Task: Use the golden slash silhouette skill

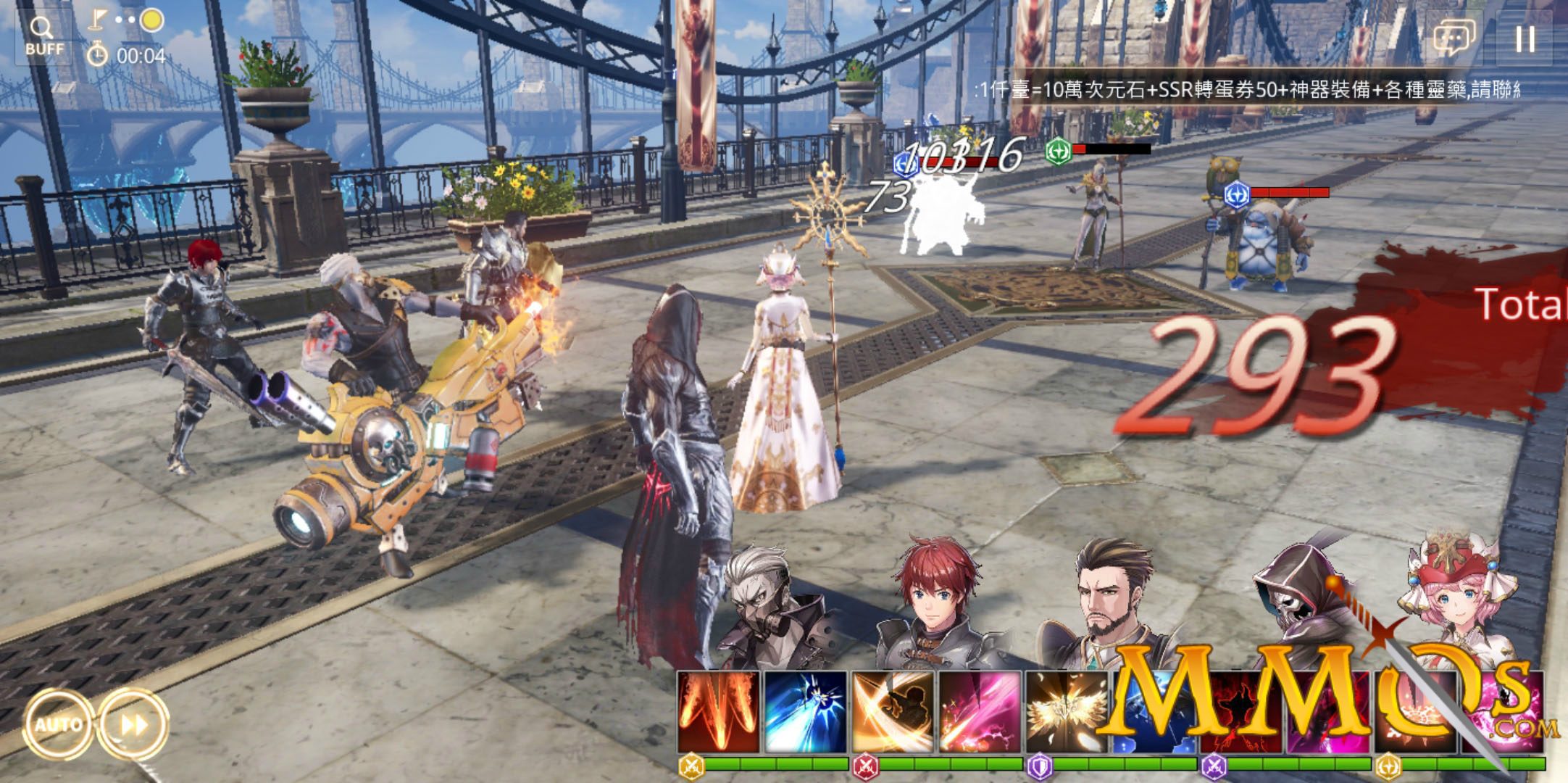Action: 893,712
